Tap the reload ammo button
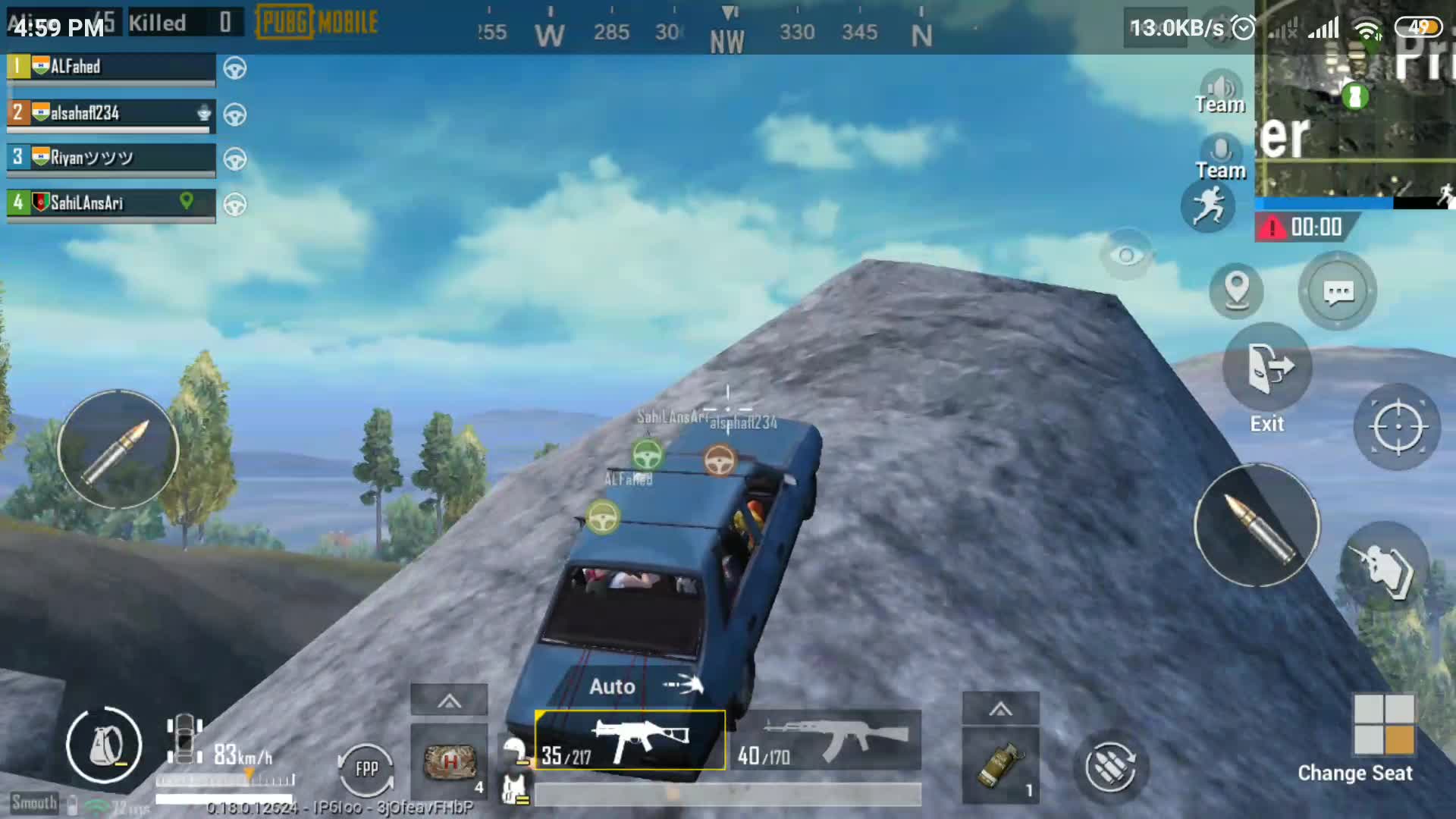This screenshot has height=819, width=1456. click(1110, 767)
